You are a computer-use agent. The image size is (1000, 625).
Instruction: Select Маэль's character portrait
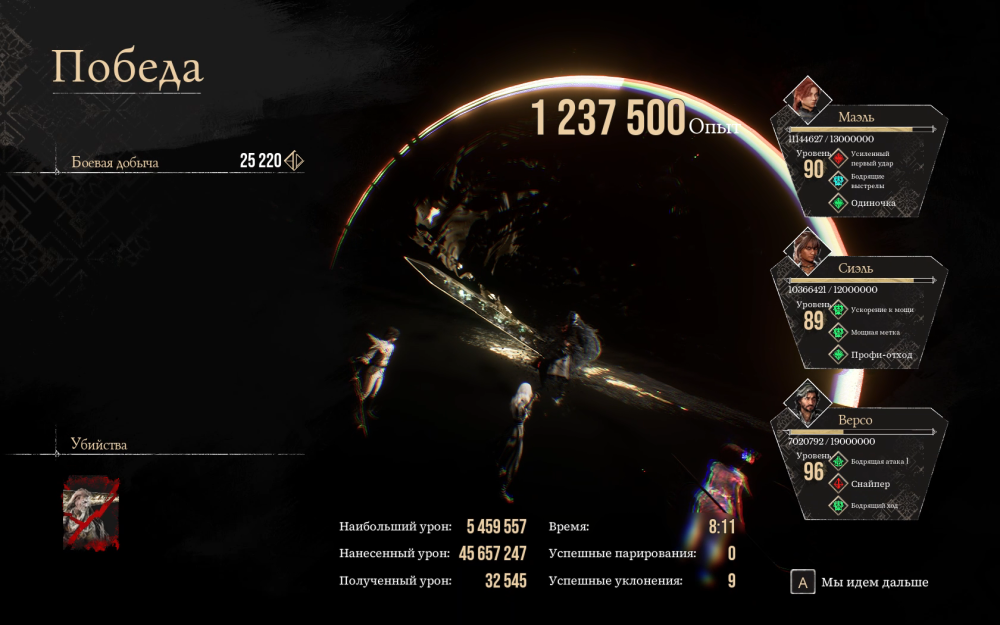(x=807, y=95)
